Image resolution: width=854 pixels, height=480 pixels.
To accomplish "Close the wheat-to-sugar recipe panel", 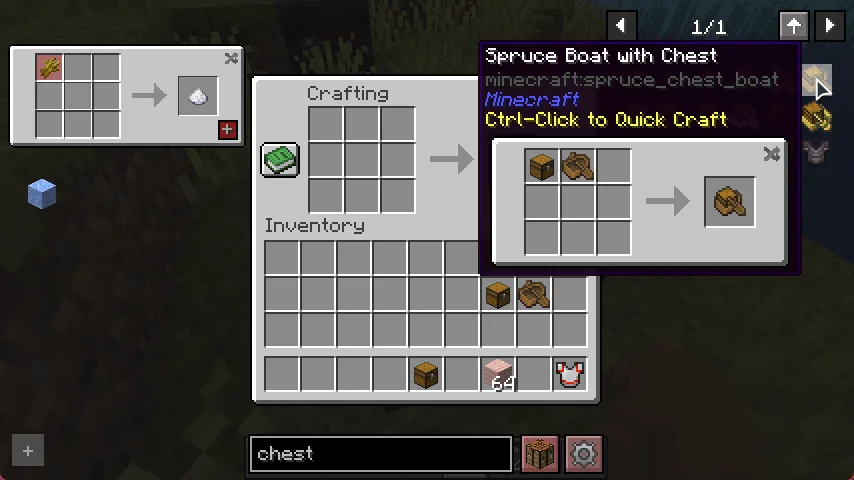I will pyautogui.click(x=231, y=59).
